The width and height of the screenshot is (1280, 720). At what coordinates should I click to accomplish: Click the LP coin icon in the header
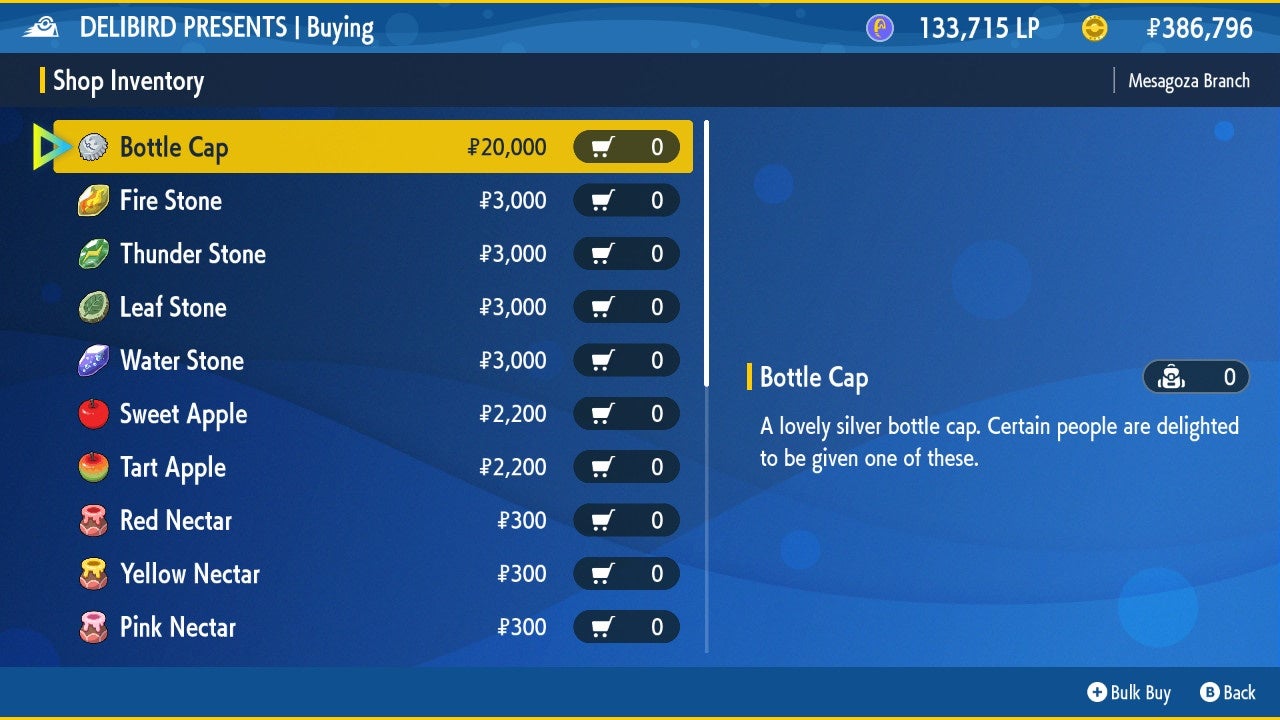click(878, 27)
